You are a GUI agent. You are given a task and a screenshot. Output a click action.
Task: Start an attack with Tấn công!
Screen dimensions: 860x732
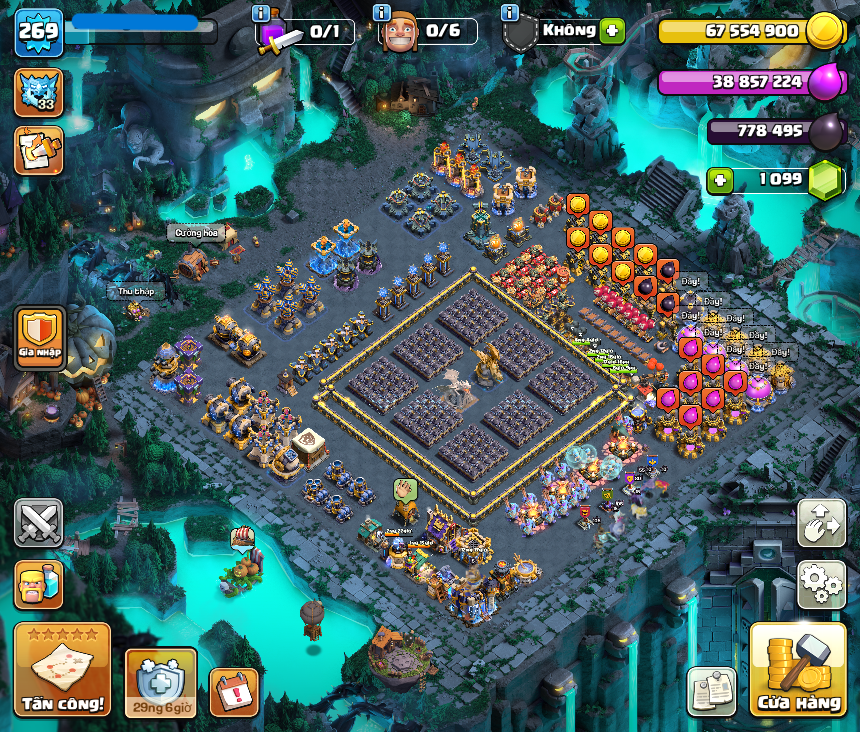(62, 670)
